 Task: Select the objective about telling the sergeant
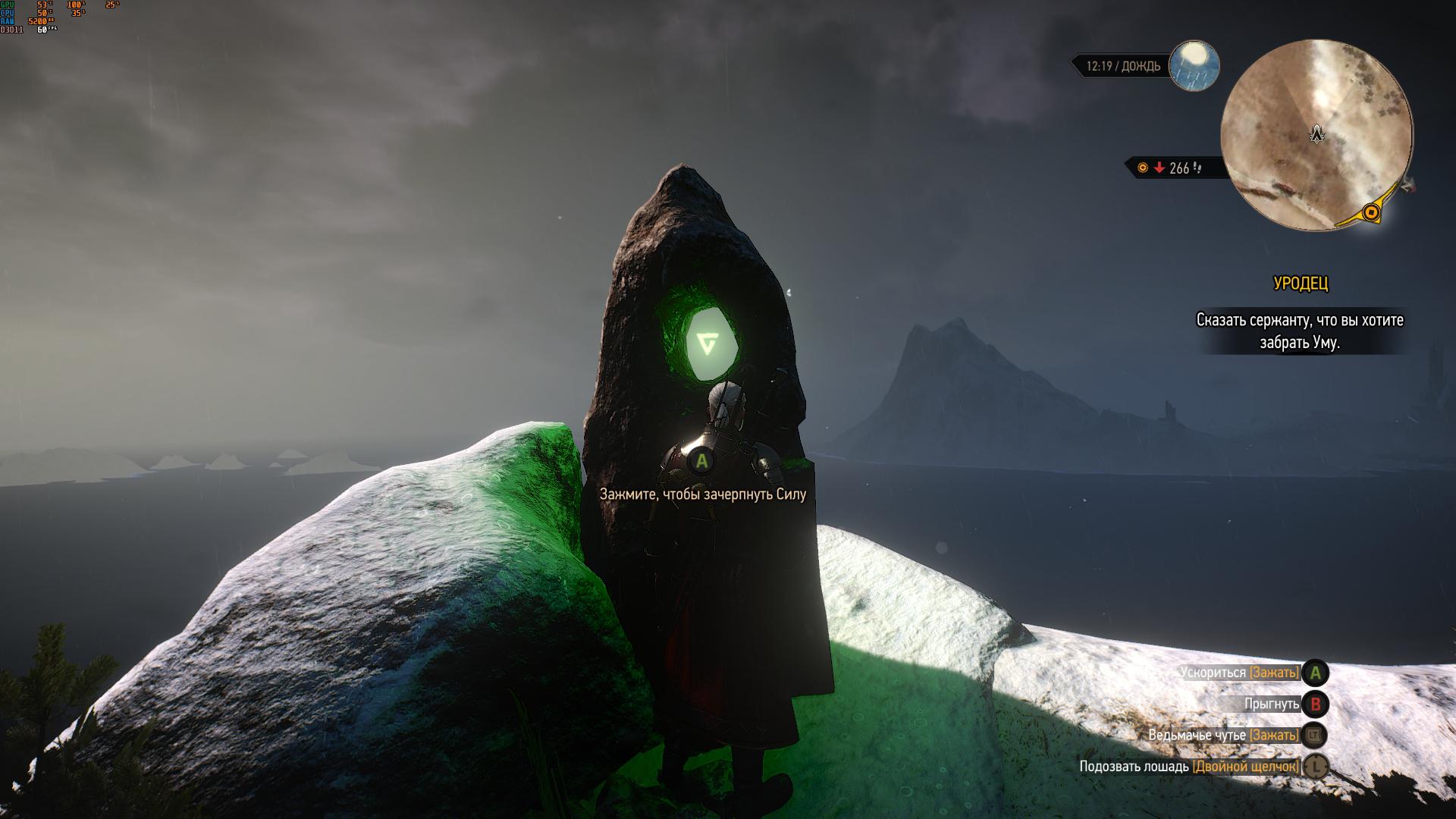click(x=1300, y=331)
